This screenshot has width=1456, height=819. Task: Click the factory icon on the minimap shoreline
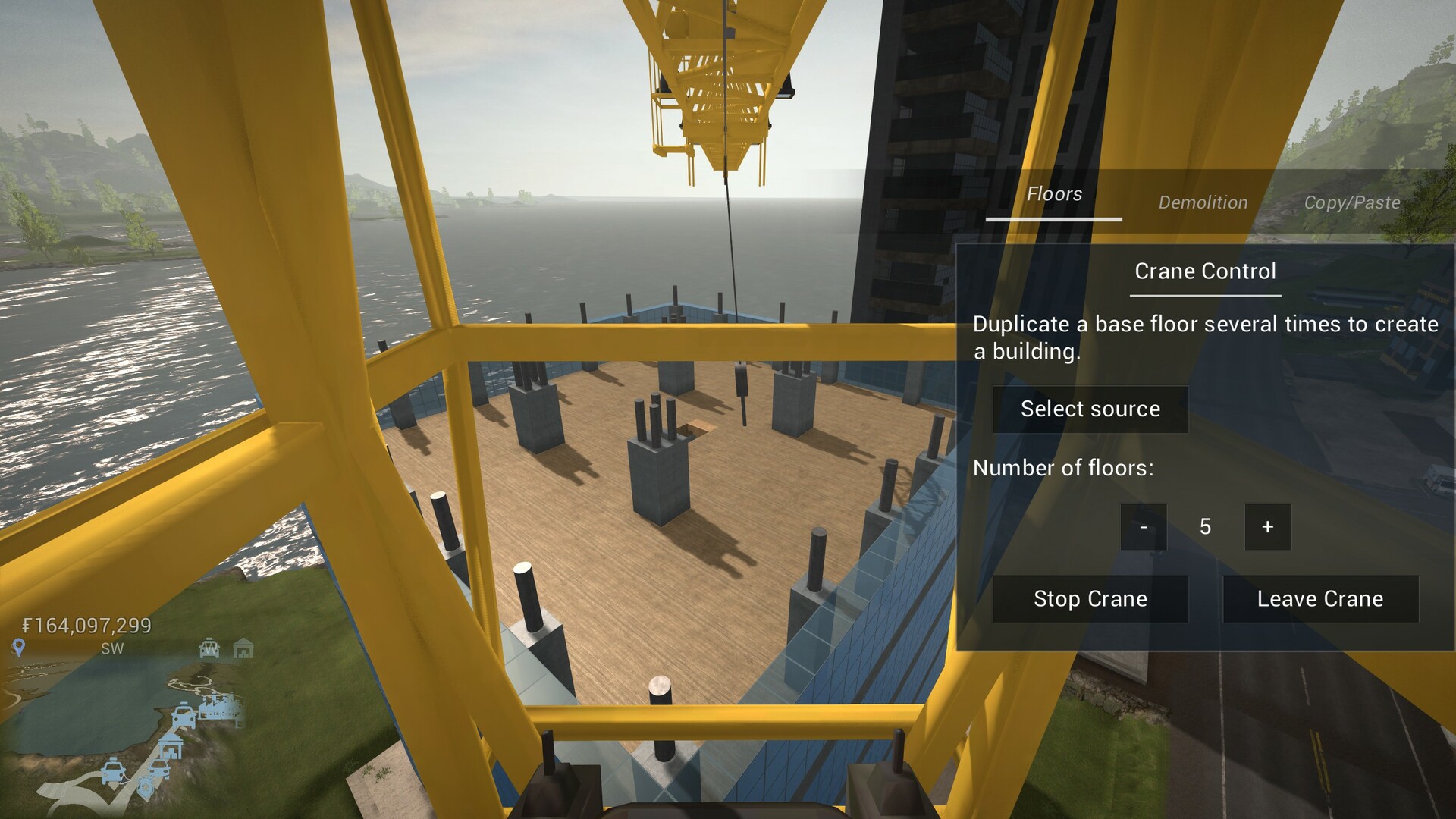219,710
